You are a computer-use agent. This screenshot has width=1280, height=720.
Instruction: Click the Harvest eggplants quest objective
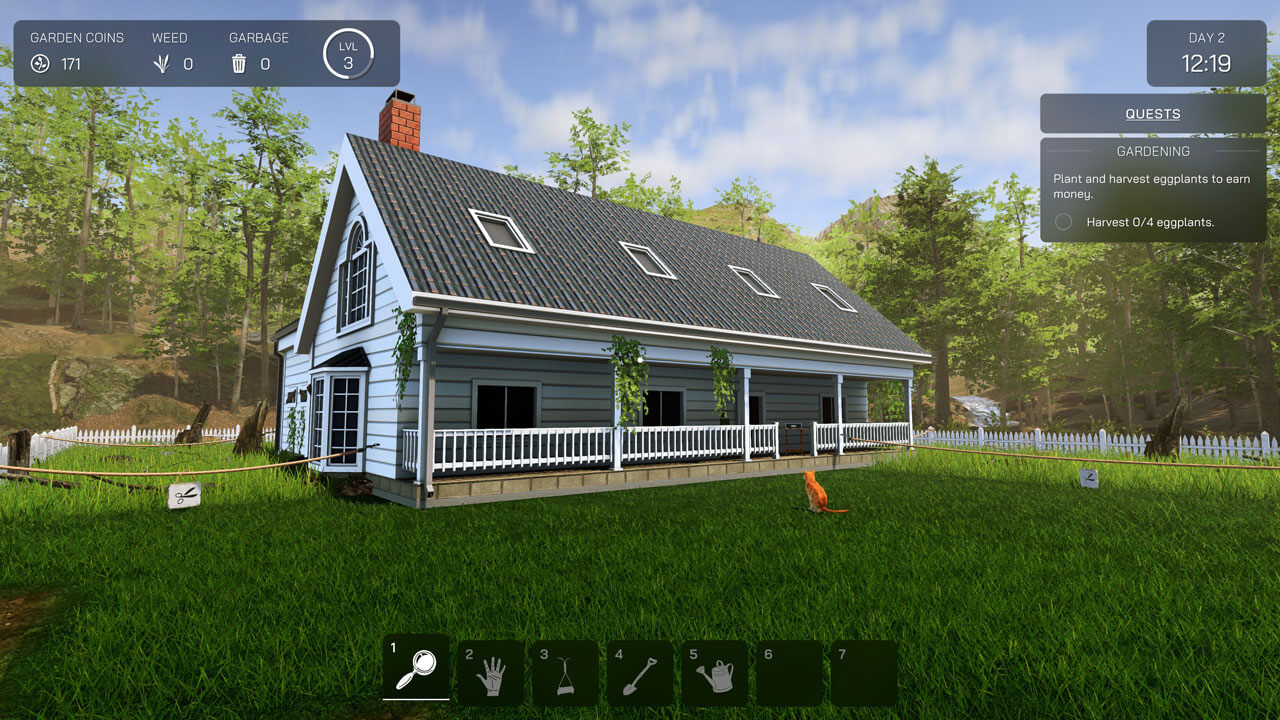pos(1150,222)
